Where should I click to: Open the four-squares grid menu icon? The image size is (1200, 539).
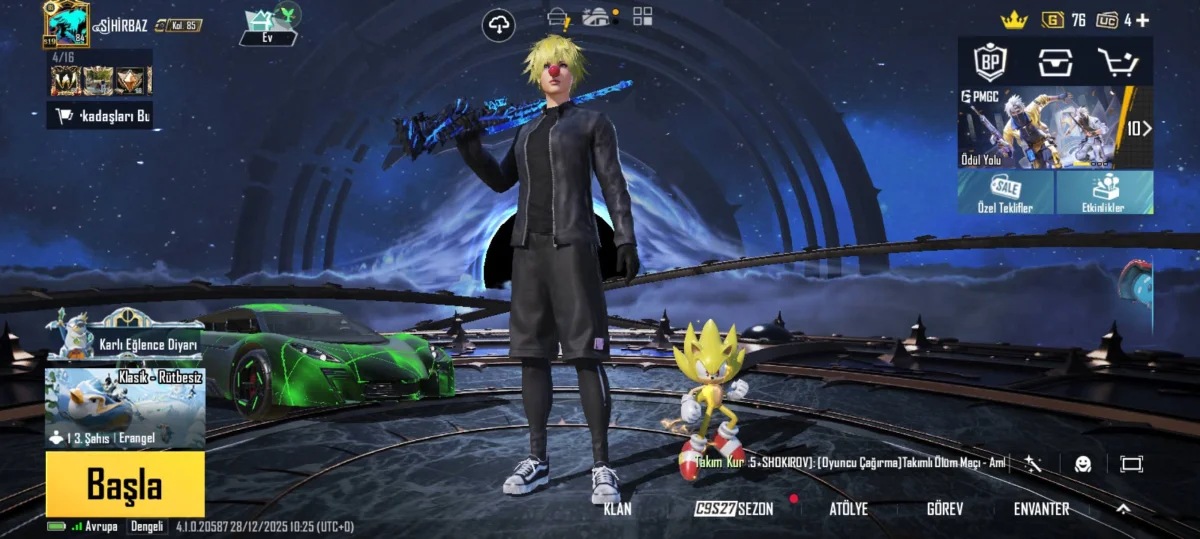[x=643, y=16]
